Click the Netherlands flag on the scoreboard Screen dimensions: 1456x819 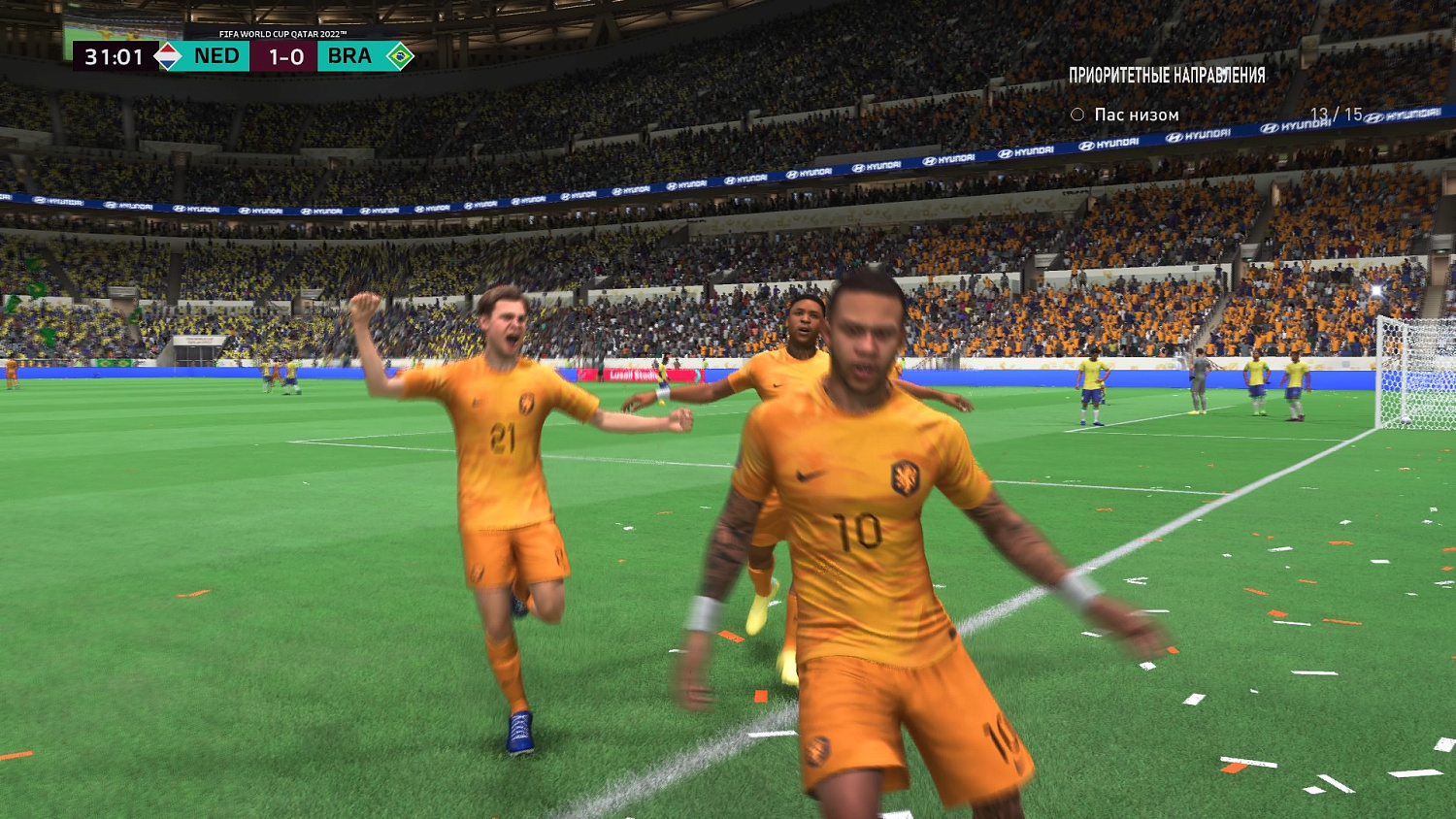tap(166, 55)
